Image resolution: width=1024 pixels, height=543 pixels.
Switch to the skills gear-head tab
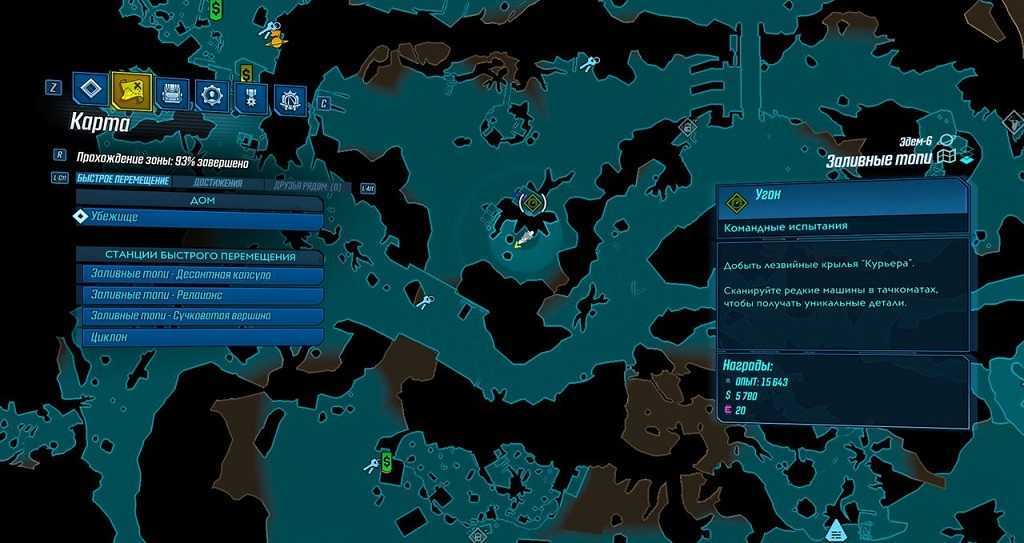pos(210,95)
